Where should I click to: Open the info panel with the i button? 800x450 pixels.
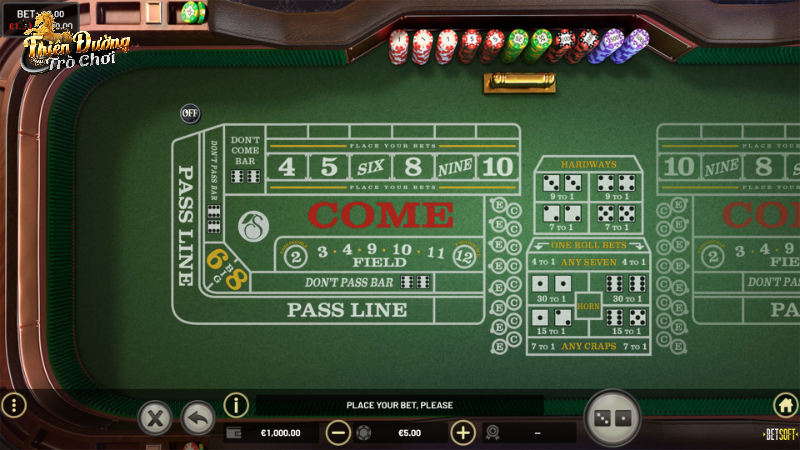[x=236, y=405]
